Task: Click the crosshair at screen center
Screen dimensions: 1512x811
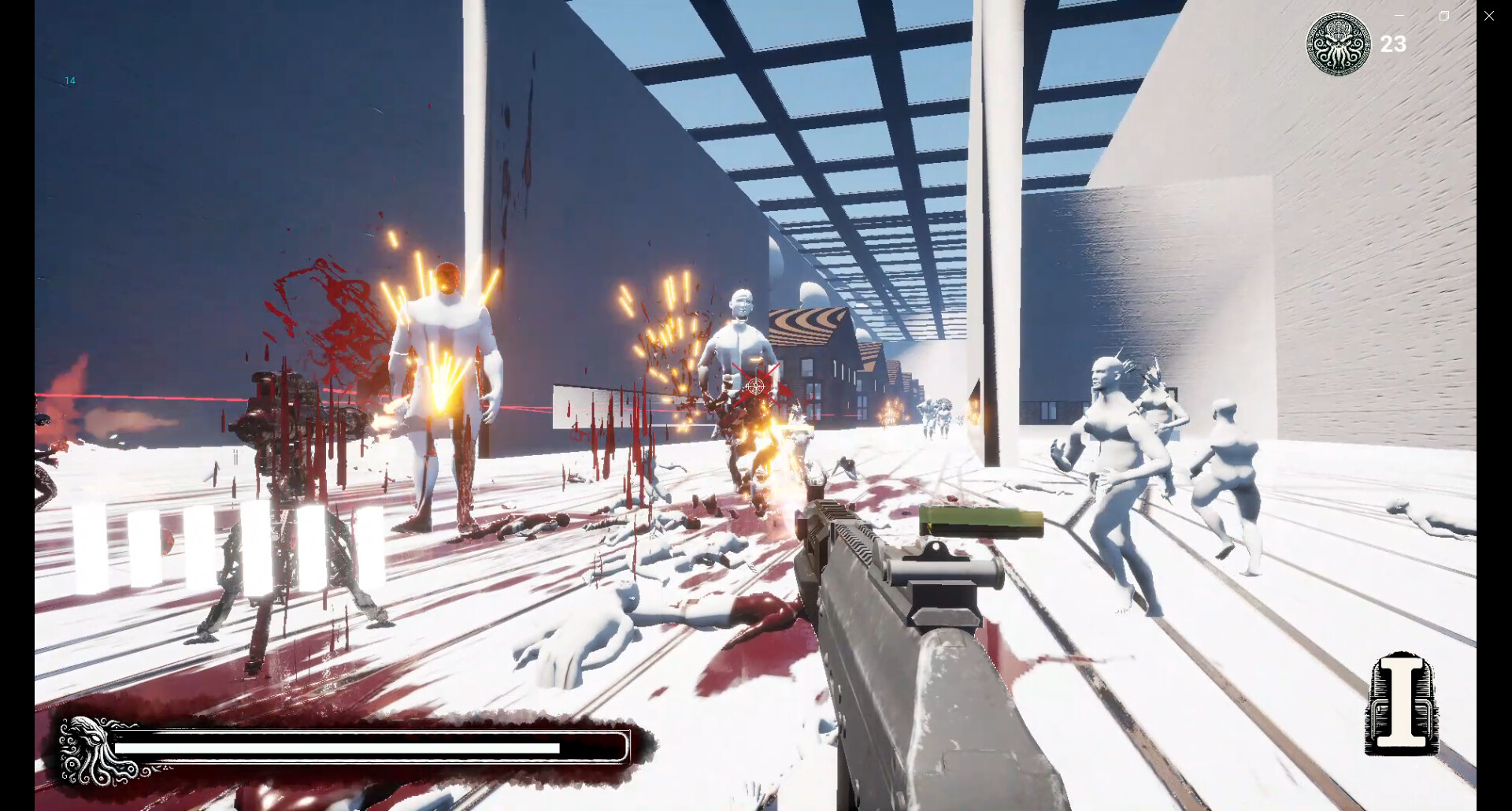Action: (x=754, y=386)
